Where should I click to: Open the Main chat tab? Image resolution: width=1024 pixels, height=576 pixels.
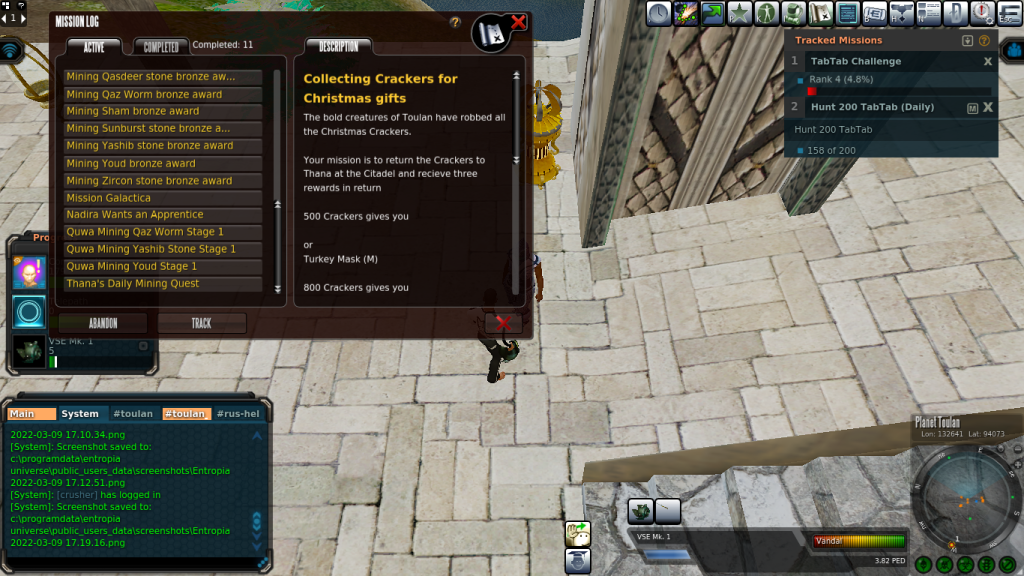[x=30, y=414]
